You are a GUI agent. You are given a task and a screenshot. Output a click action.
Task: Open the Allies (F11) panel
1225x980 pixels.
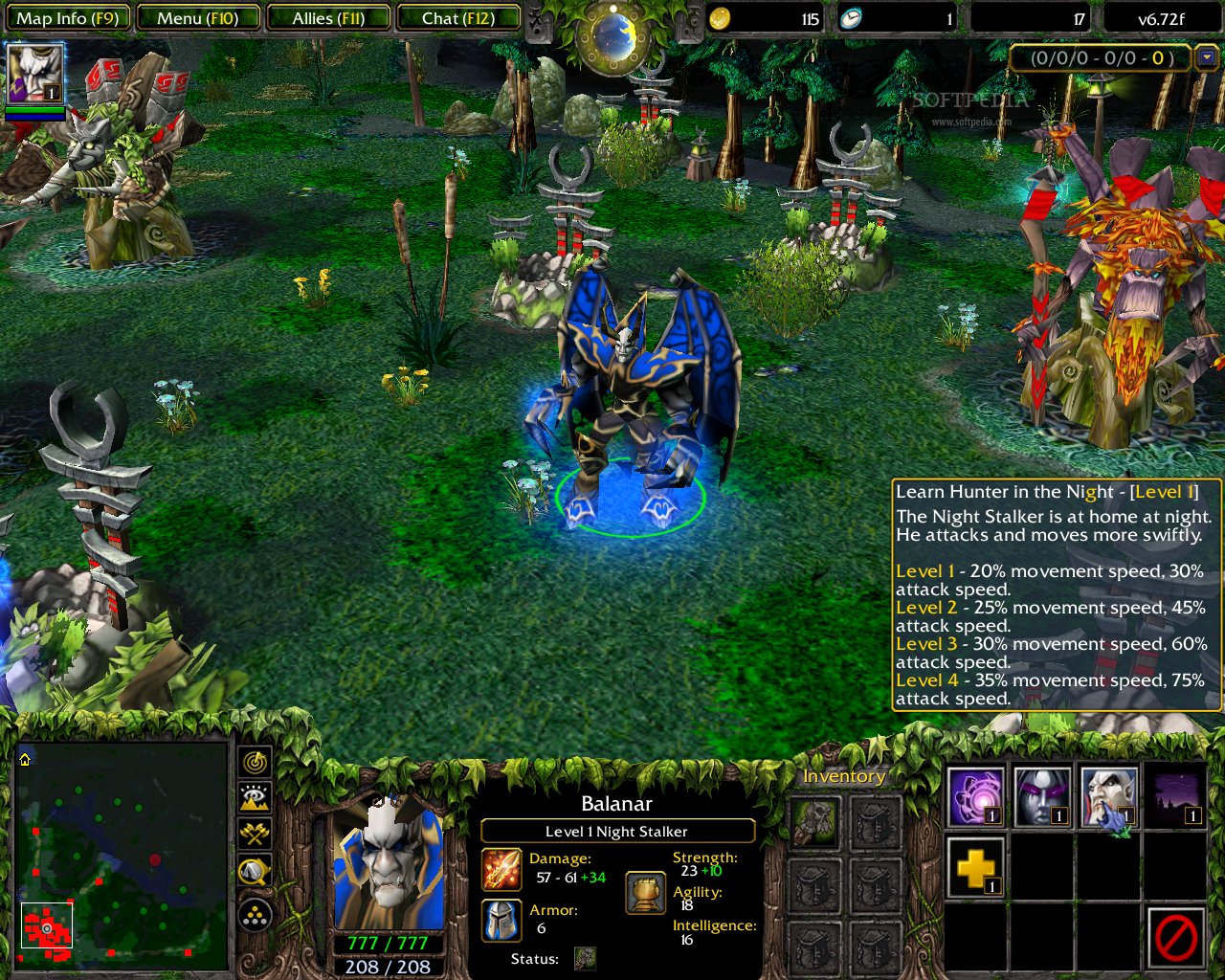tap(329, 16)
